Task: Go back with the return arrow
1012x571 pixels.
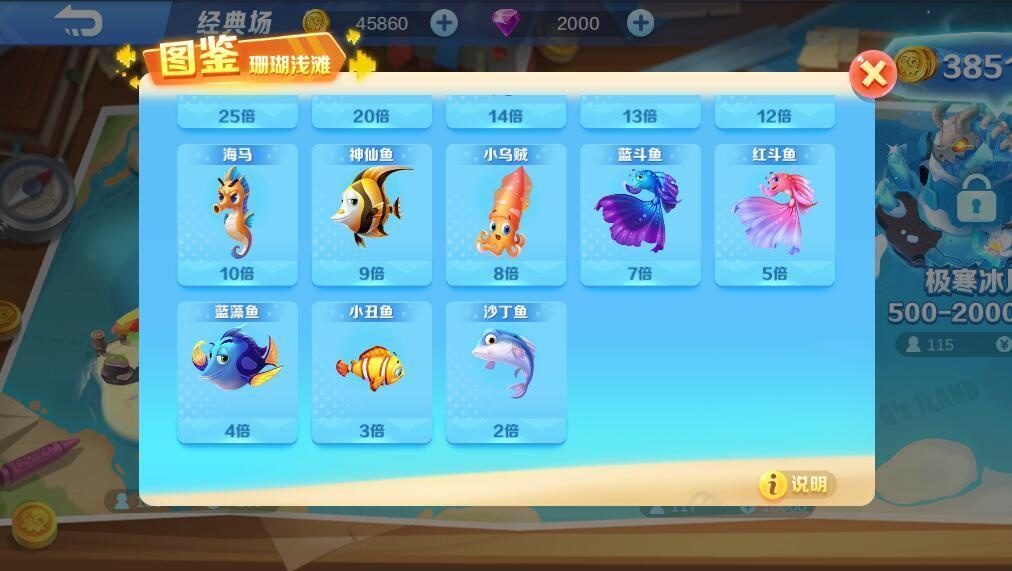Action: coord(78,21)
